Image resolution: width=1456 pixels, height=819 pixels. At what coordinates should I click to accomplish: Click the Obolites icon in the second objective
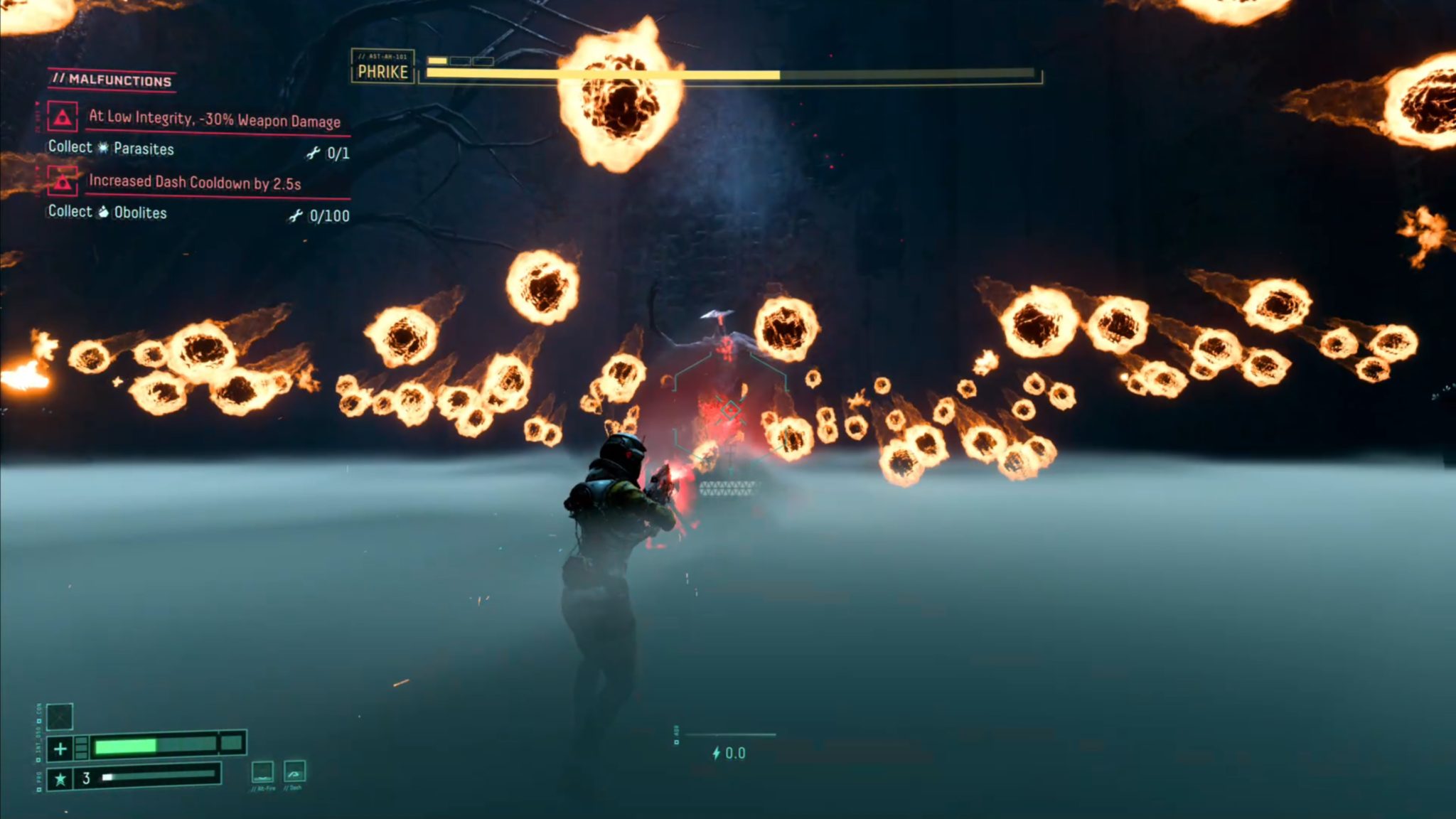tap(105, 213)
